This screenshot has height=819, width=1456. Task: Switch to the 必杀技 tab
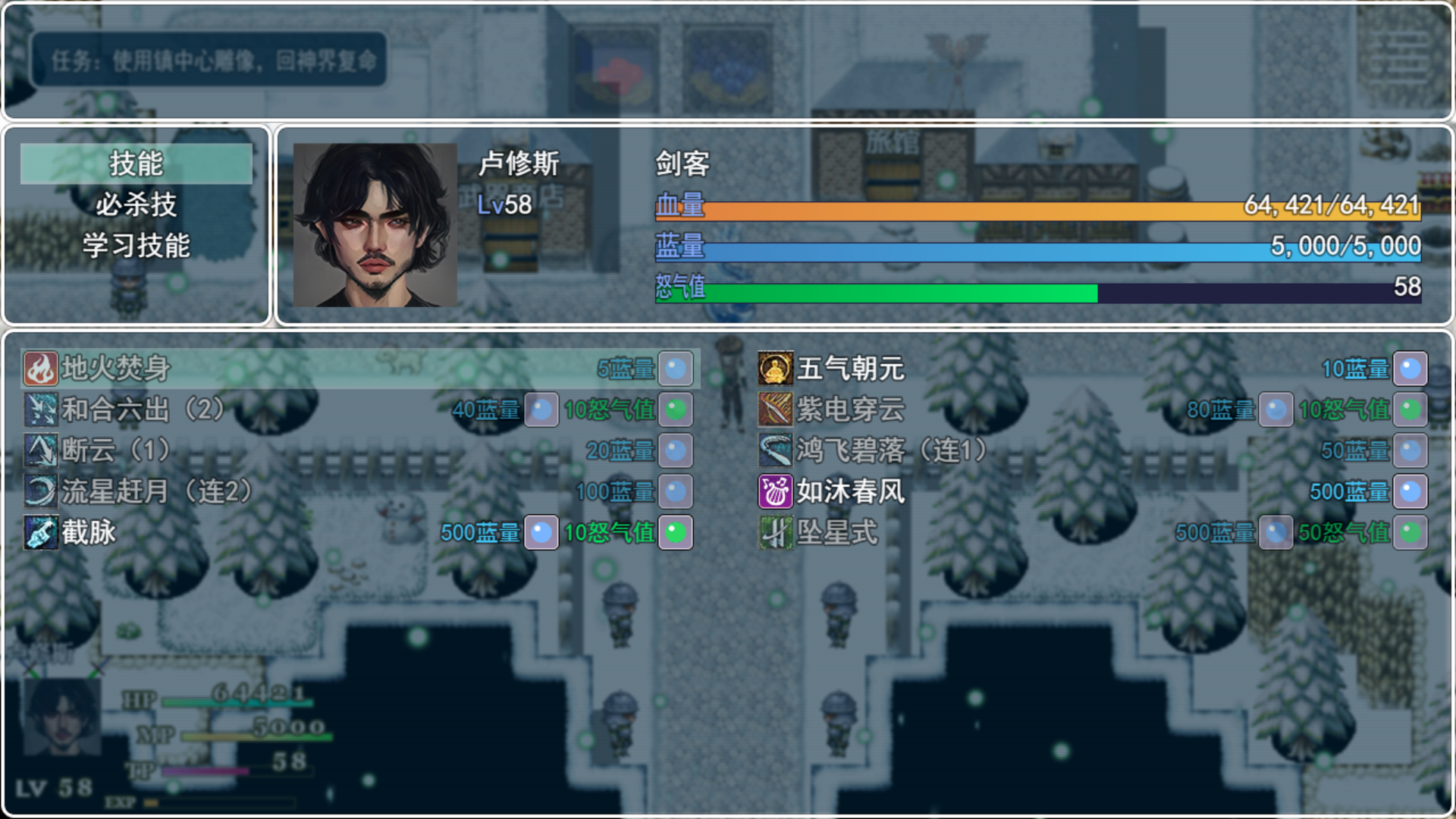point(135,203)
